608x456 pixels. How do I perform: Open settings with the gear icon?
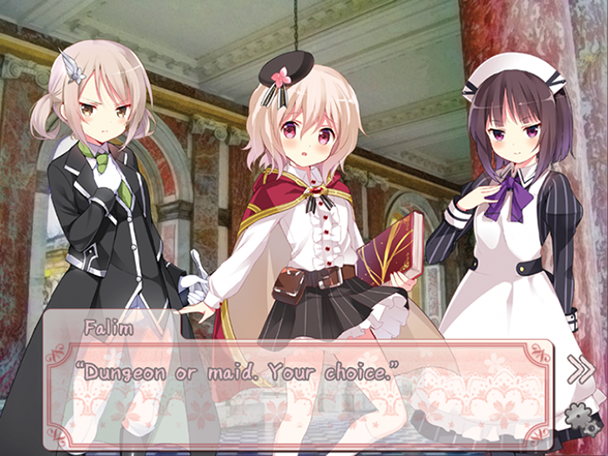click(578, 416)
